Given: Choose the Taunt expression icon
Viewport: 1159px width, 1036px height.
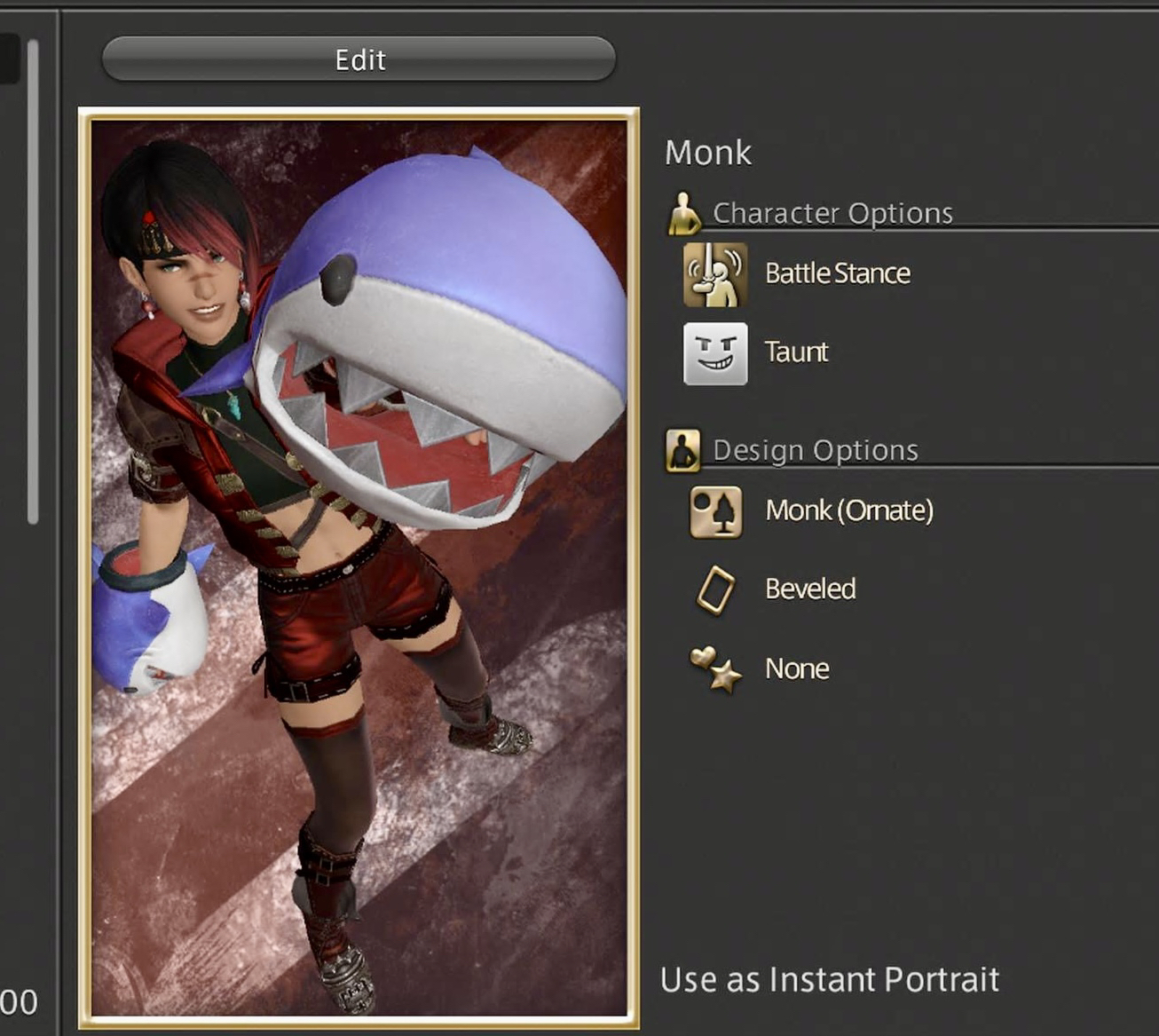Looking at the screenshot, I should 714,353.
